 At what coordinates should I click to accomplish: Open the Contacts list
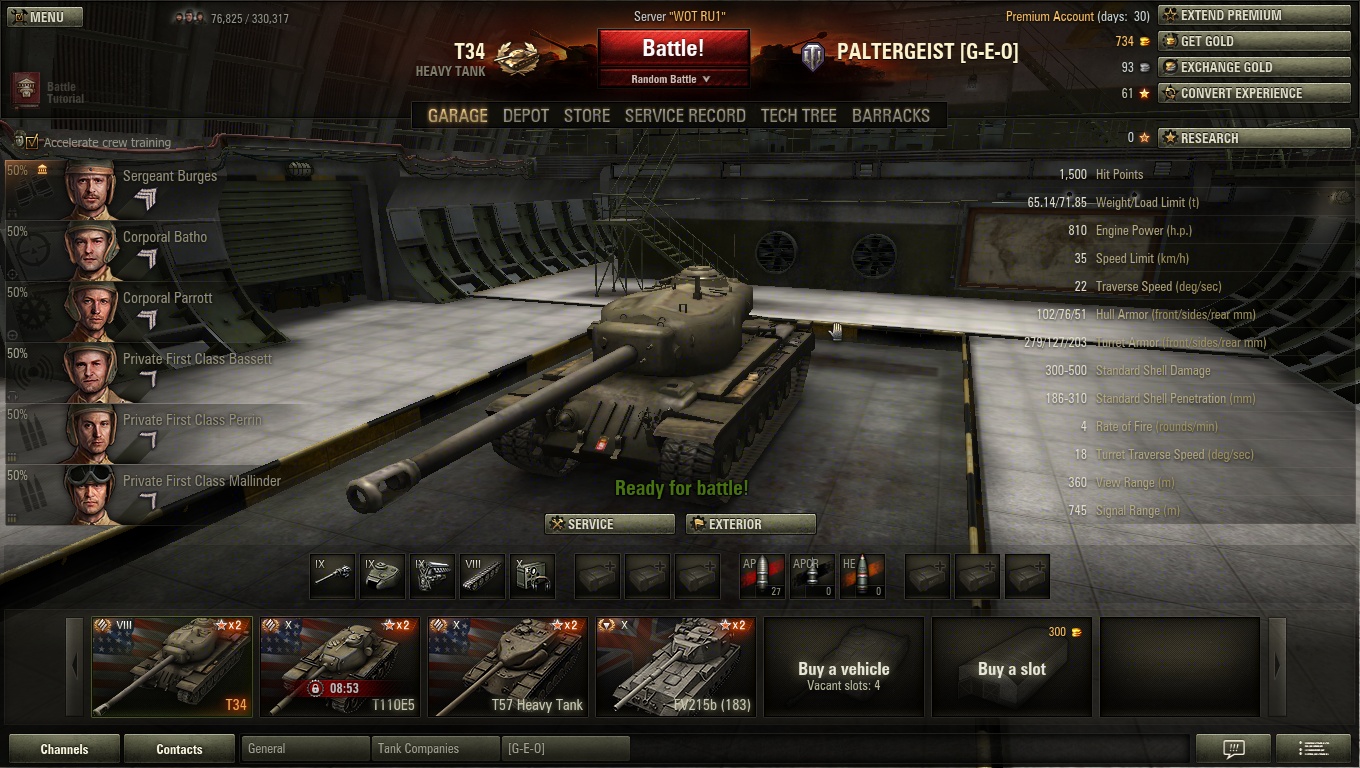pyautogui.click(x=179, y=749)
